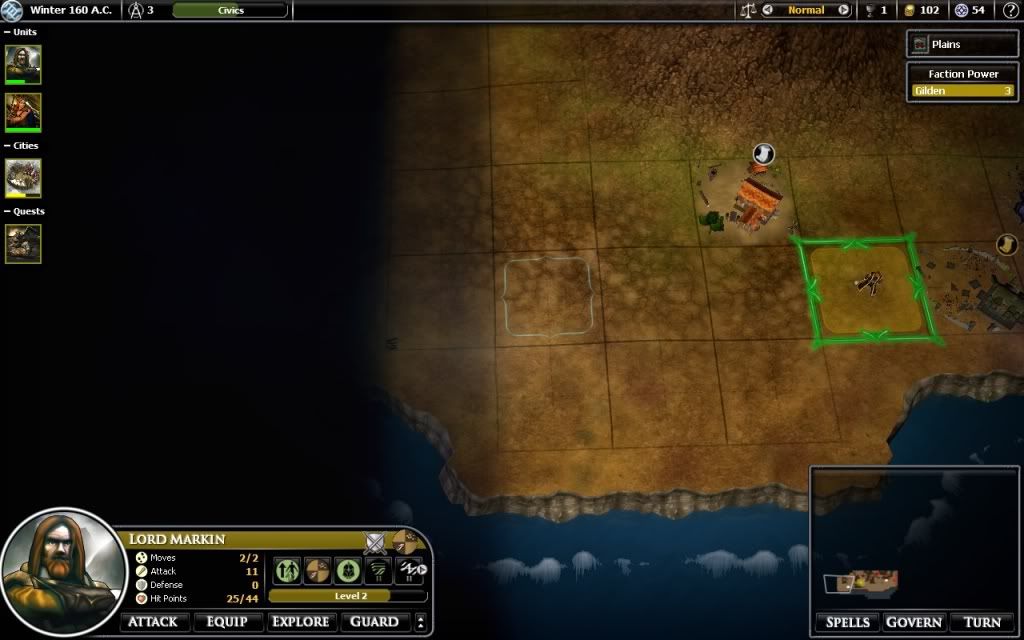Viewport: 1024px width, 640px height.
Task: Choose the Explore command
Action: coord(301,622)
